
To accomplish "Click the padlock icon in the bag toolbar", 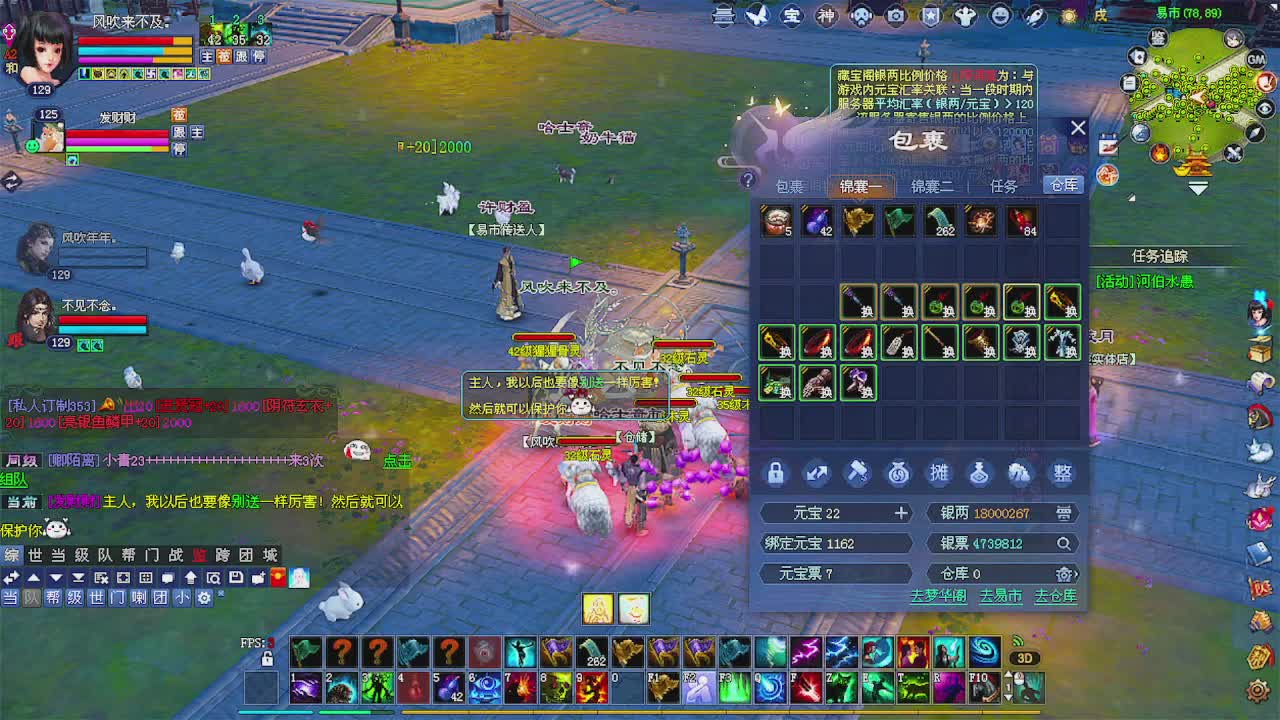I will click(775, 472).
